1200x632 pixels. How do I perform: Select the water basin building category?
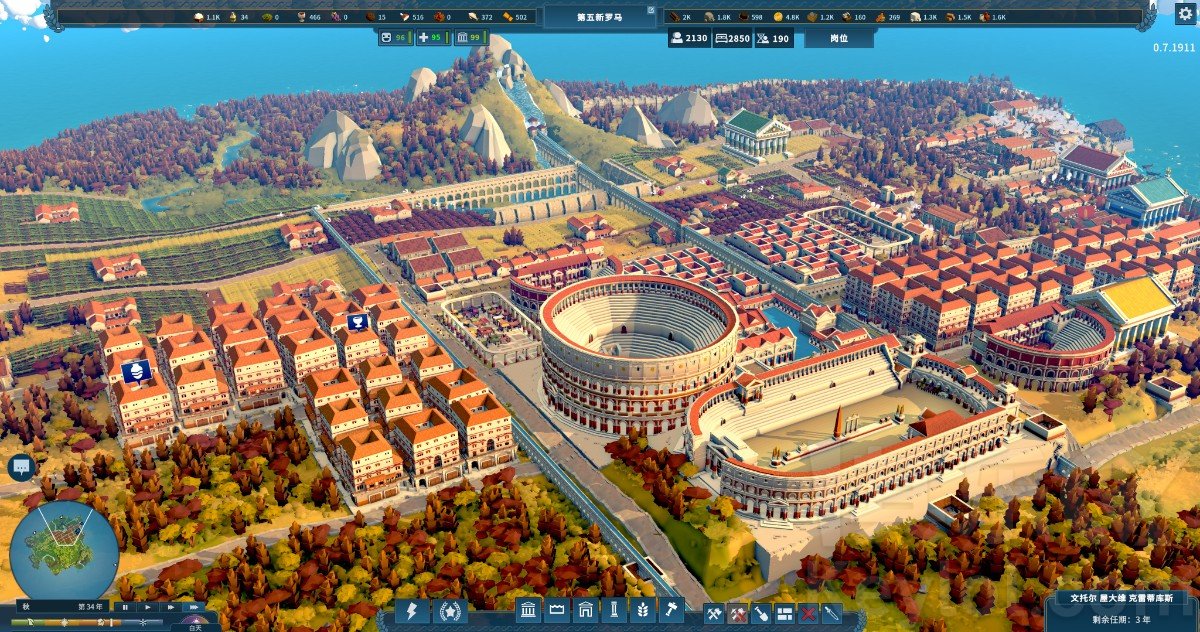pos(559,610)
